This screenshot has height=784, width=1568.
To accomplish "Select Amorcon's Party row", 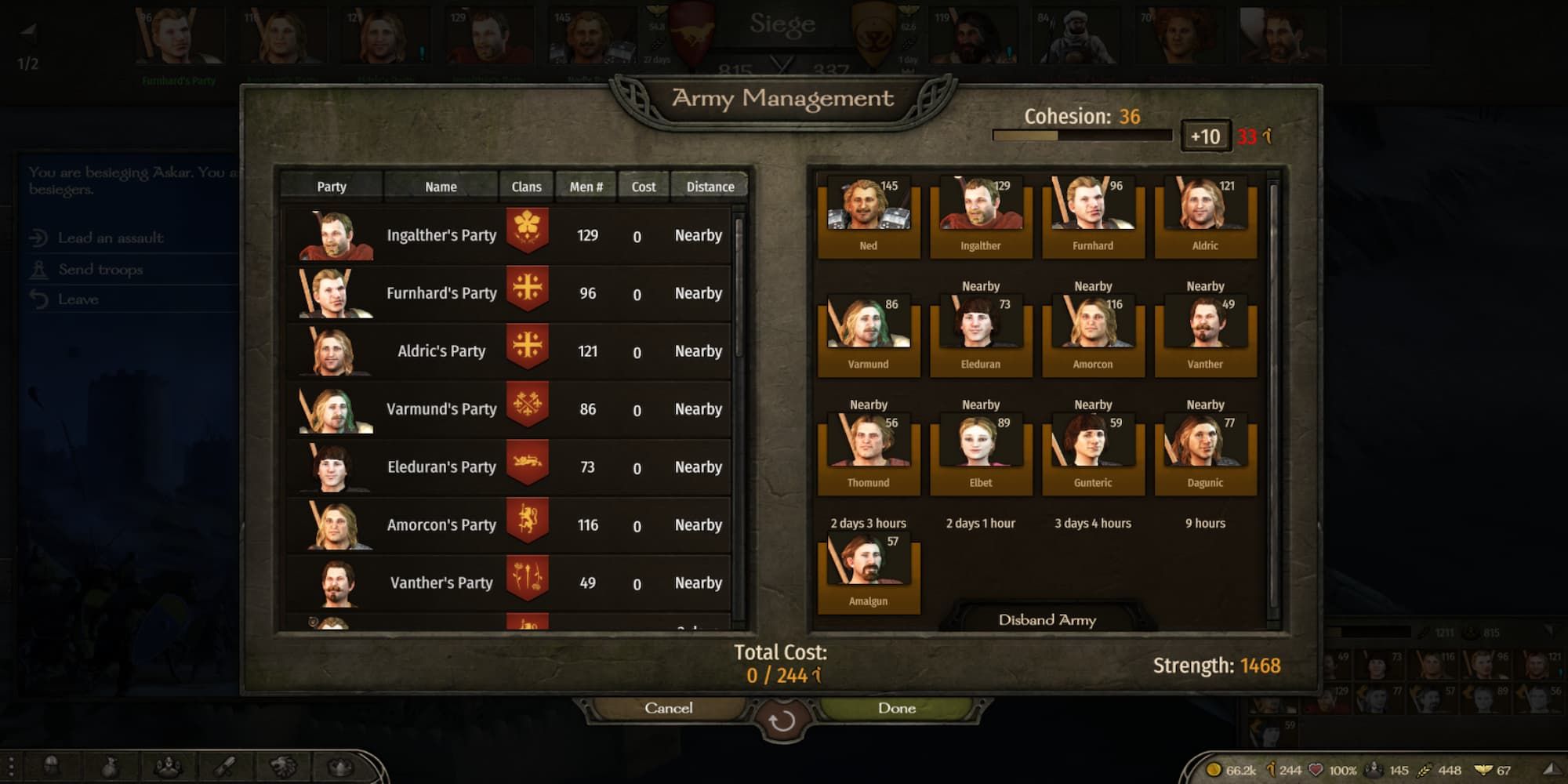I will tap(510, 525).
